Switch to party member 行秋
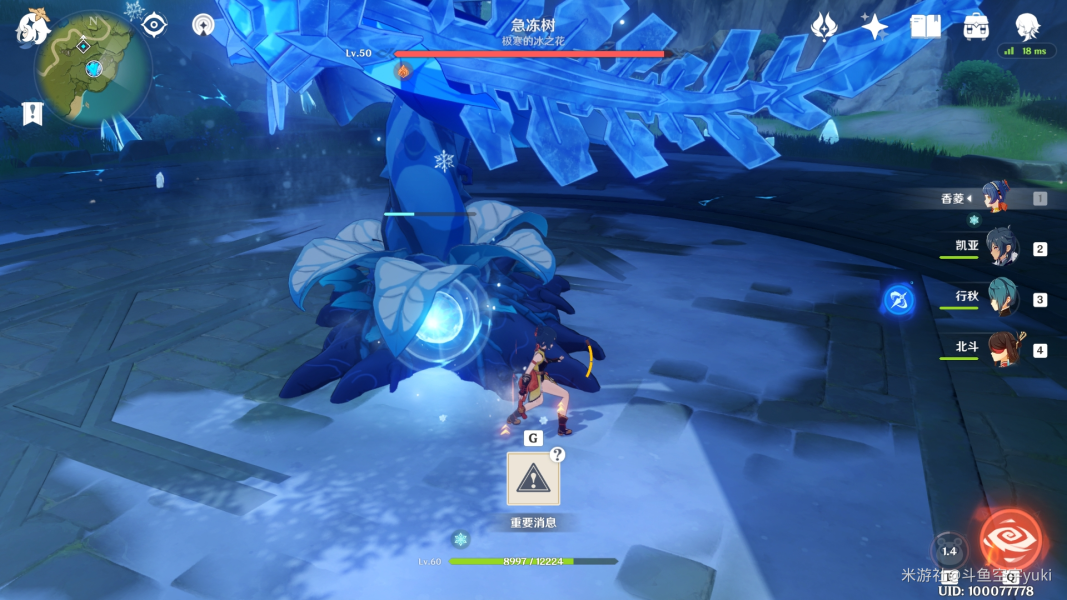The width and height of the screenshot is (1067, 600). (1001, 298)
